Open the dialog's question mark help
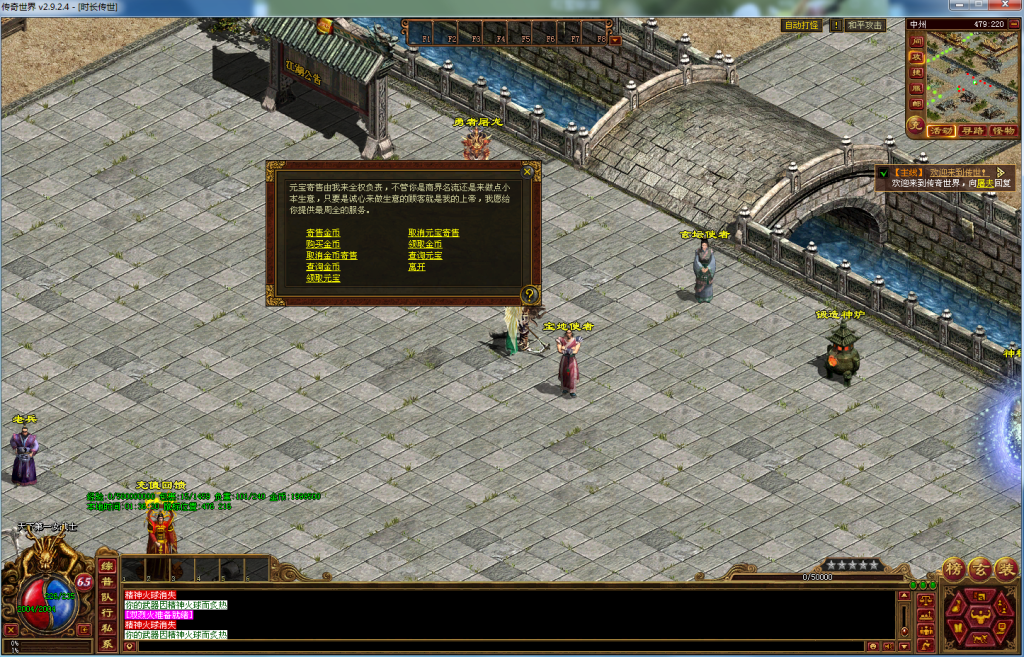The width and height of the screenshot is (1024, 657). [530, 294]
